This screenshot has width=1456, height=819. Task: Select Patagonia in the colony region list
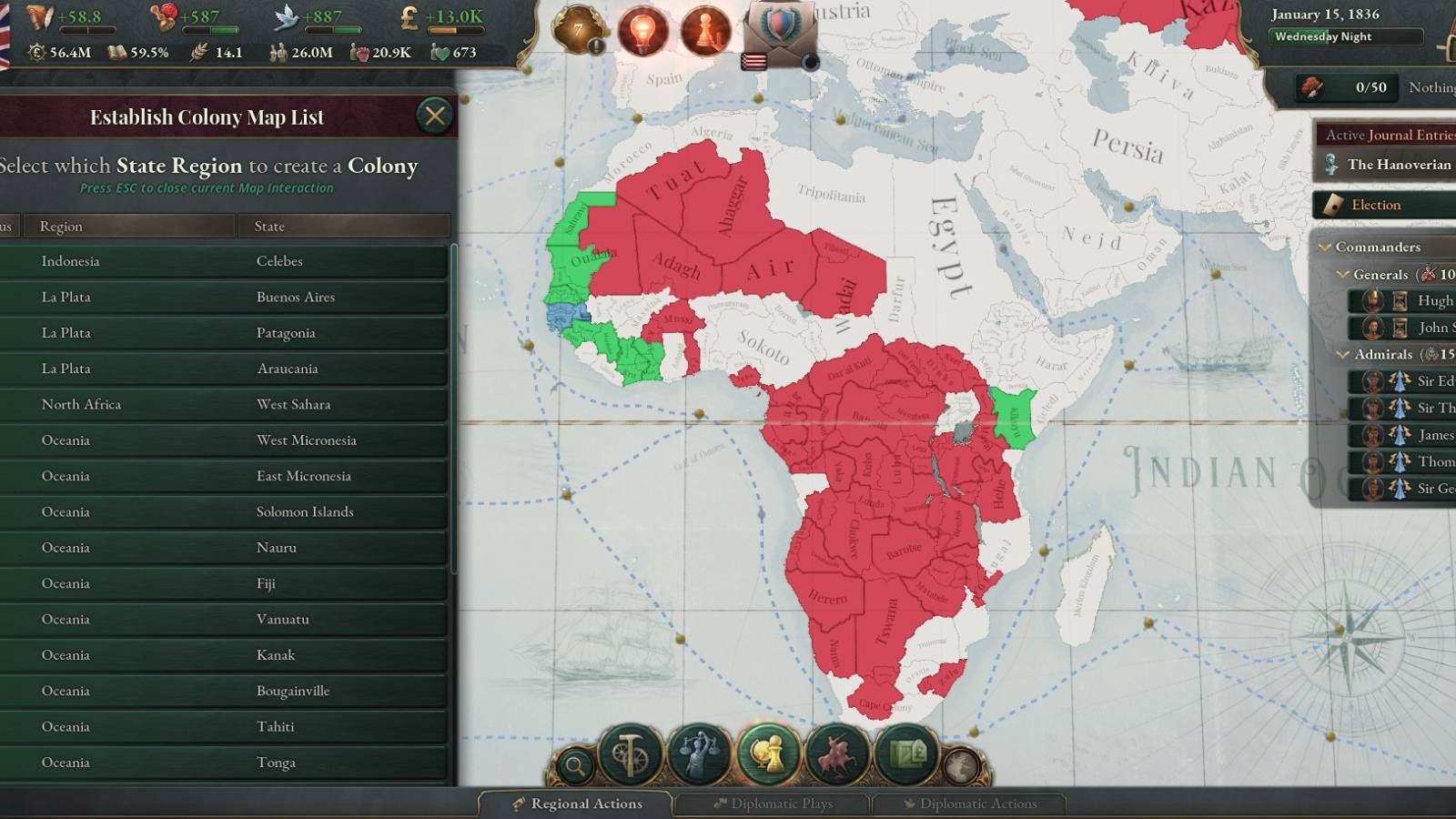227,332
